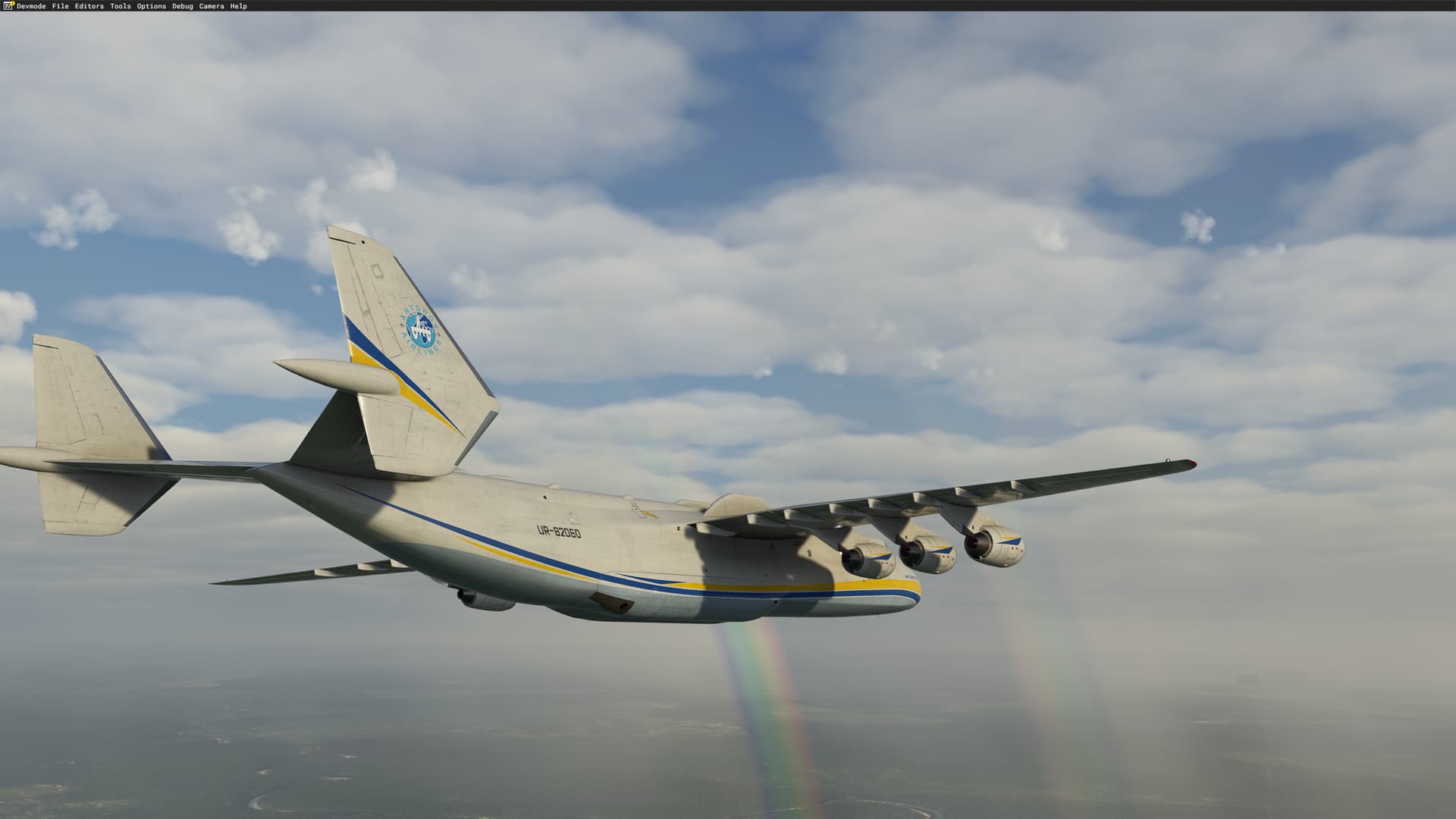Screen dimensions: 1456x819
Task: Expand the Editors menu
Action: click(89, 6)
